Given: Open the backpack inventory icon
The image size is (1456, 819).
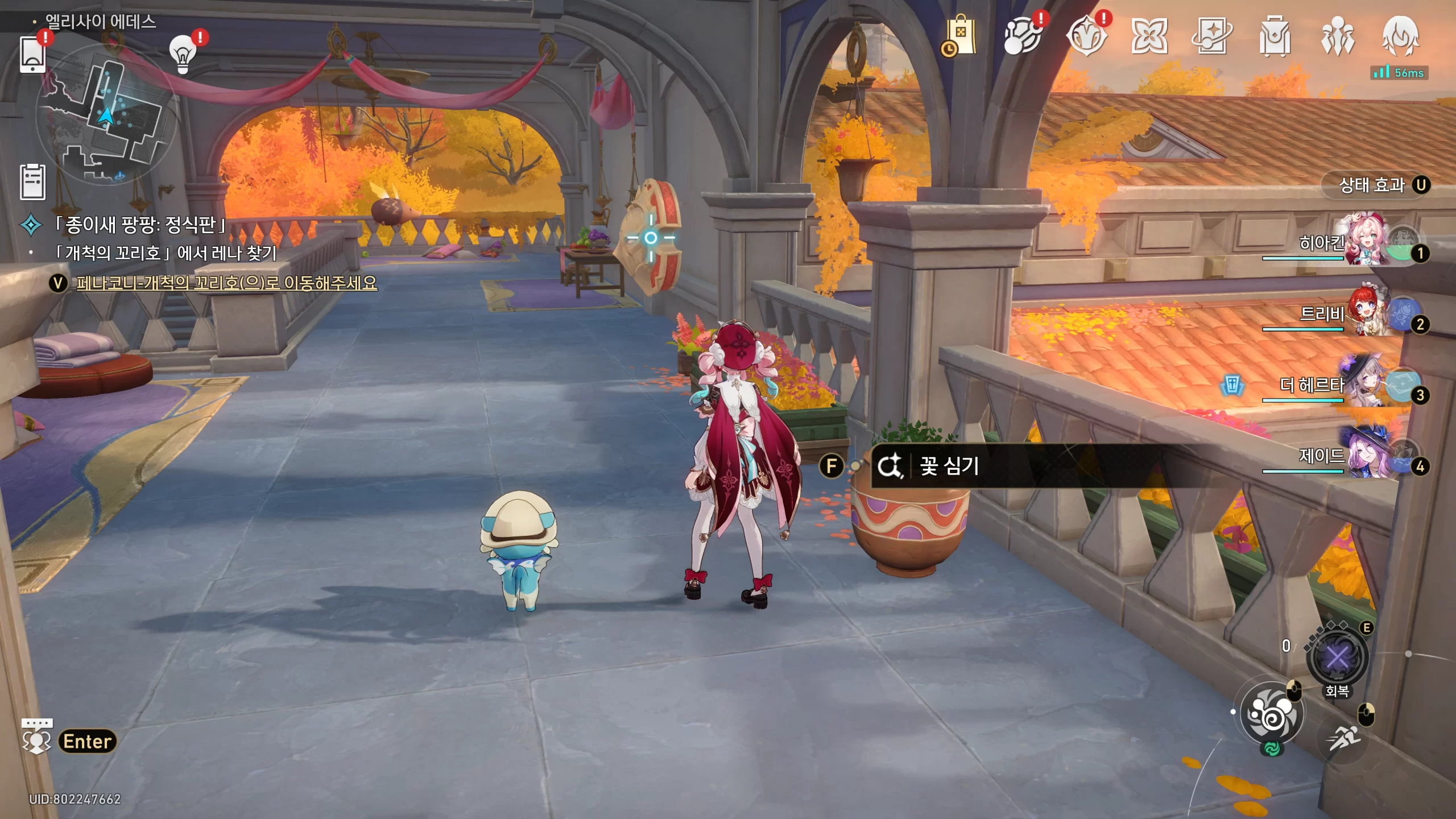Looking at the screenshot, I should click(x=1275, y=37).
